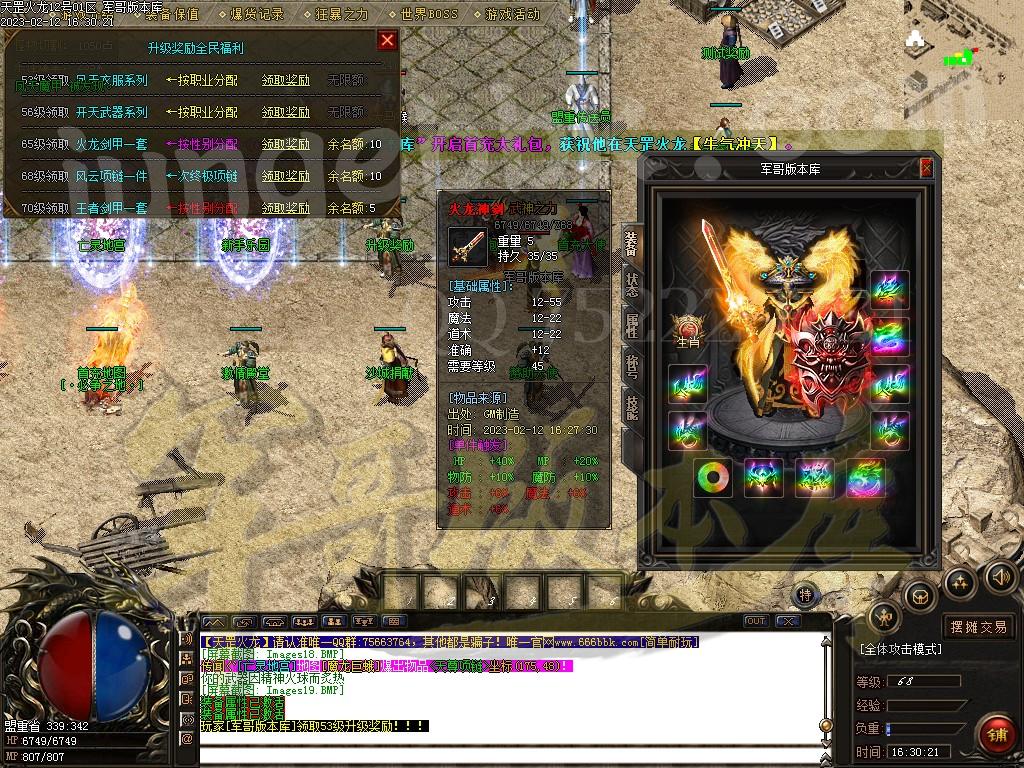Screen dimensions: 1024x768
Task: Switch to the 属性 tab
Action: 631,324
